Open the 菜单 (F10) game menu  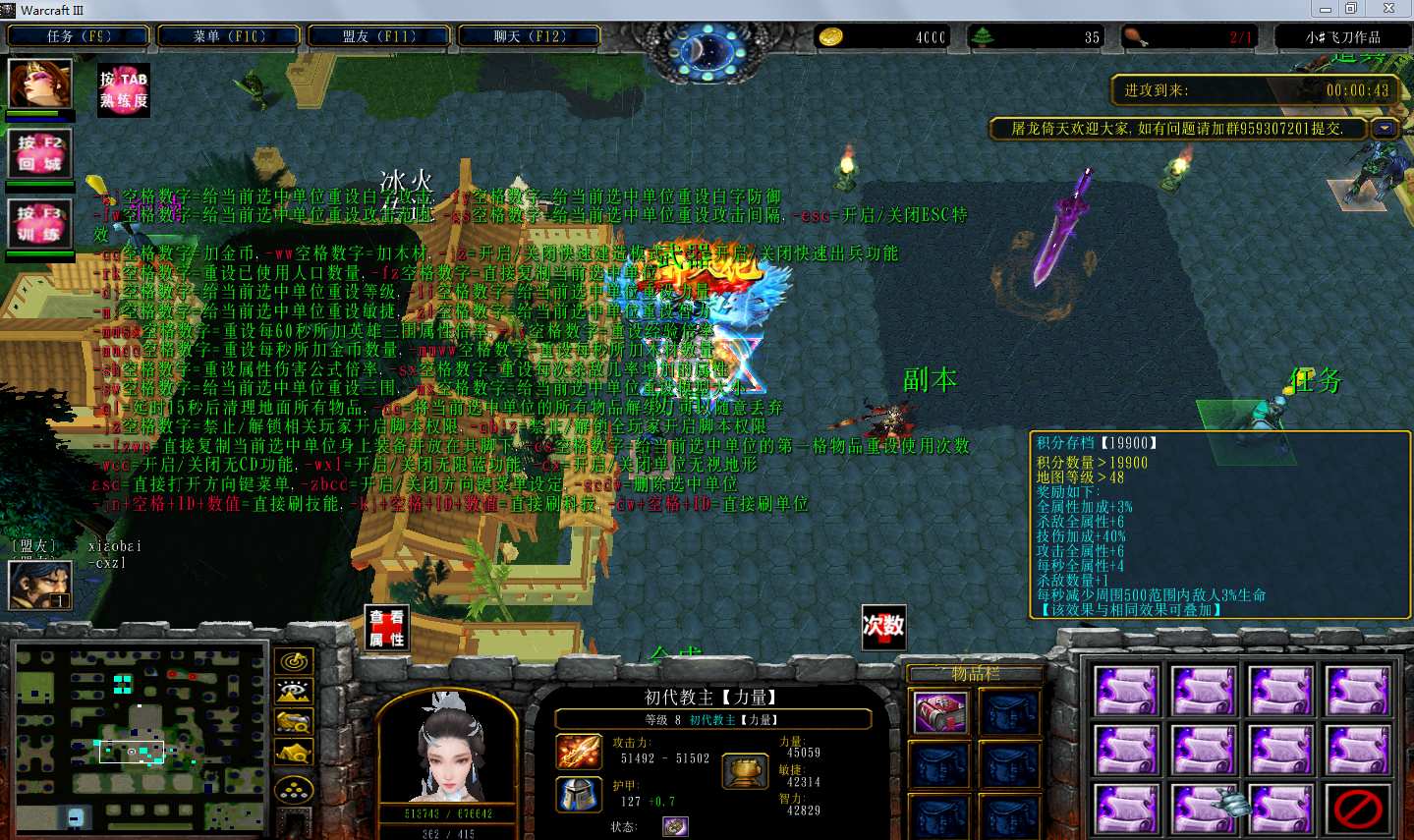tap(229, 36)
